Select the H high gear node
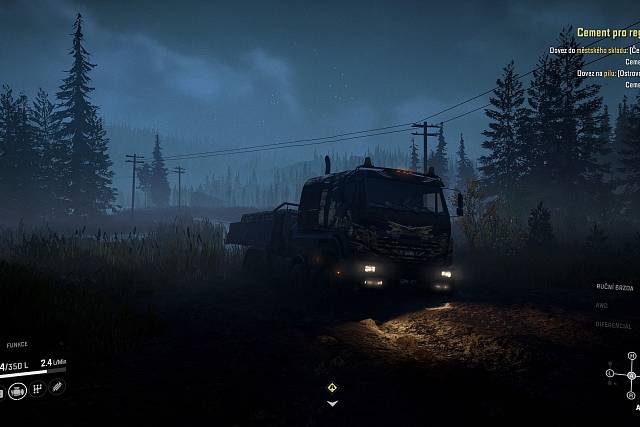The image size is (640, 427). pyautogui.click(x=632, y=356)
